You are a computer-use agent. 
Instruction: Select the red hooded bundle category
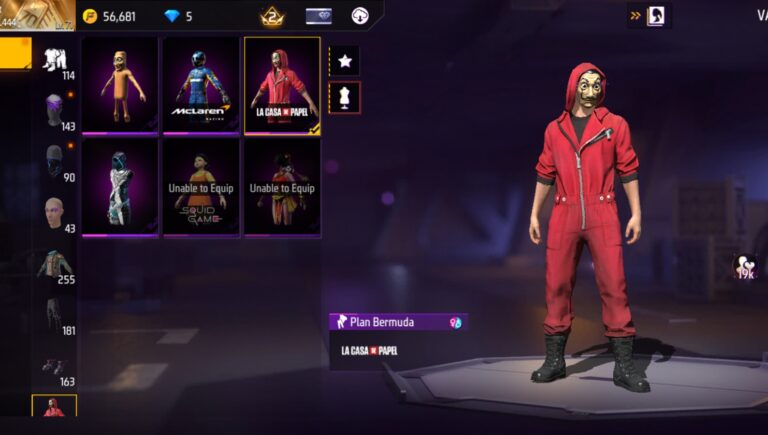[54, 408]
